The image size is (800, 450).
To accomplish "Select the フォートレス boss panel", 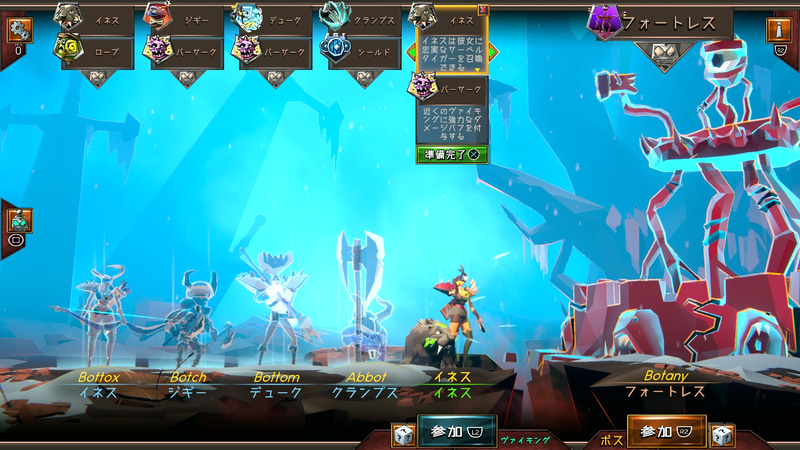I will coord(660,21).
